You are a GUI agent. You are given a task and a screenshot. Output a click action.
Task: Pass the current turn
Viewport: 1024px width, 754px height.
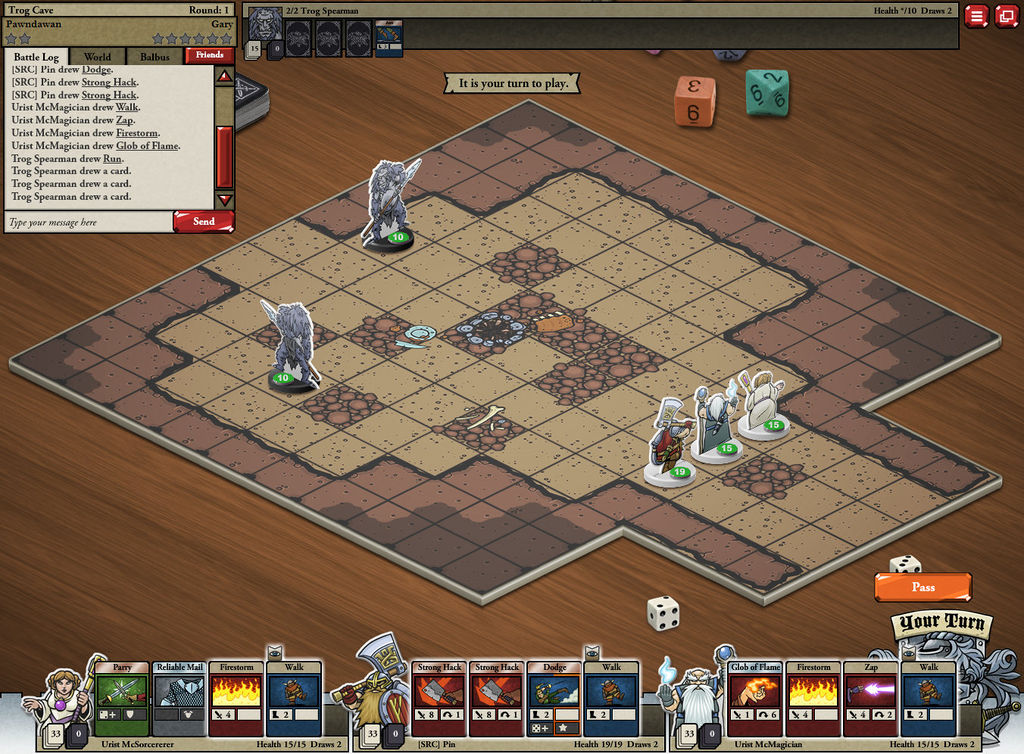point(922,587)
